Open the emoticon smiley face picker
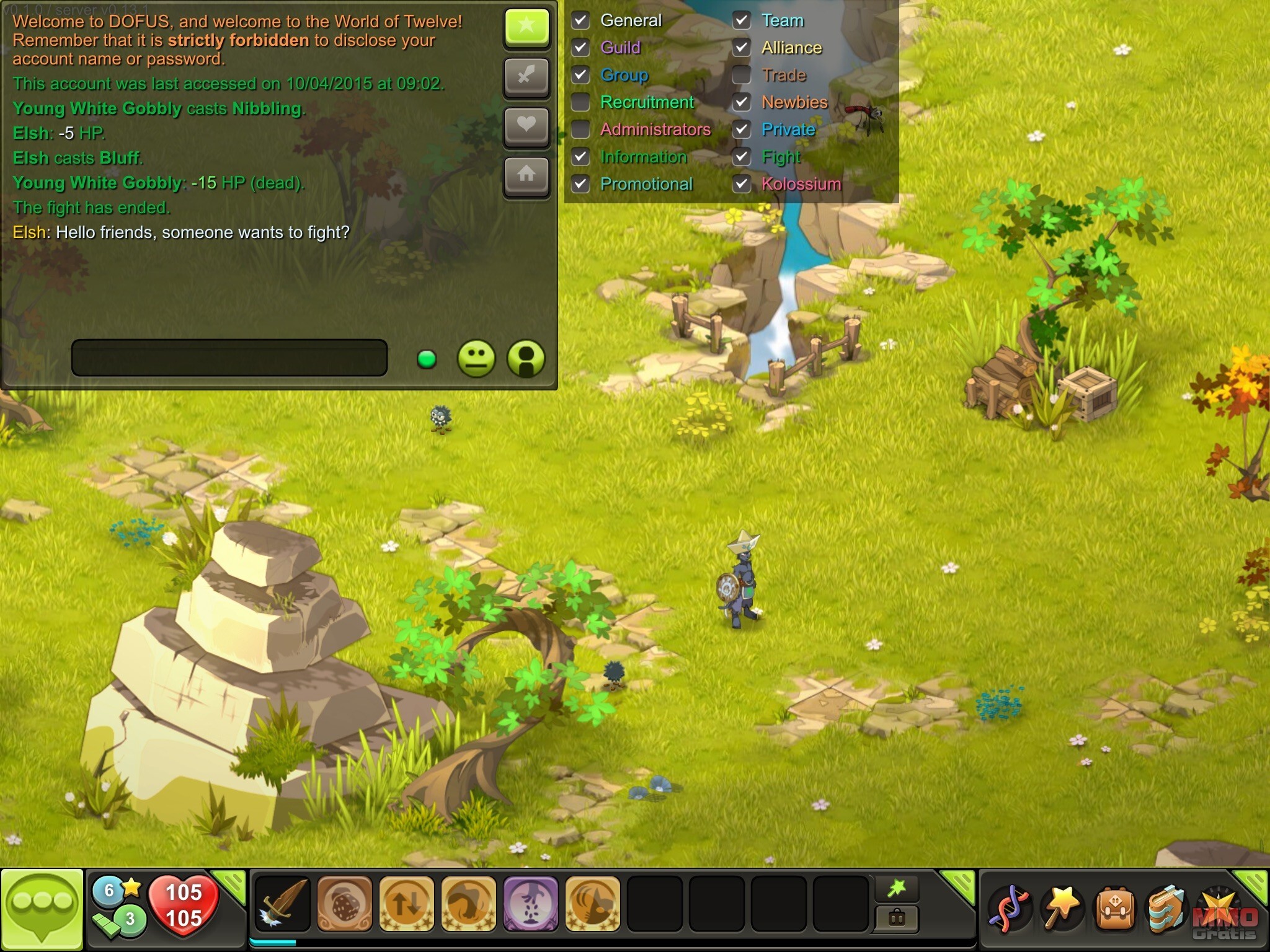Viewport: 1270px width, 952px height. click(476, 358)
